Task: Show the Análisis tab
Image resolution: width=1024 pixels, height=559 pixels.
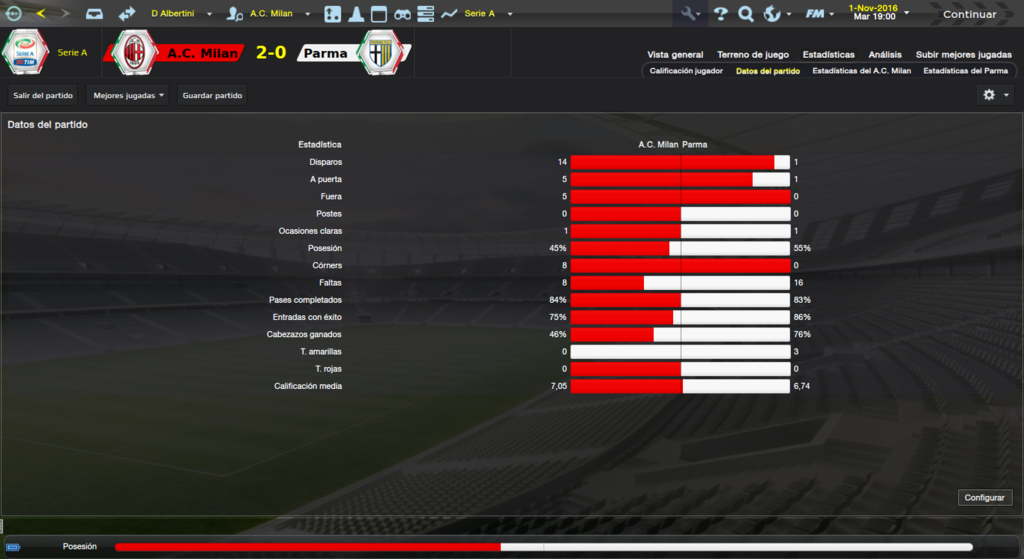Action: [885, 55]
